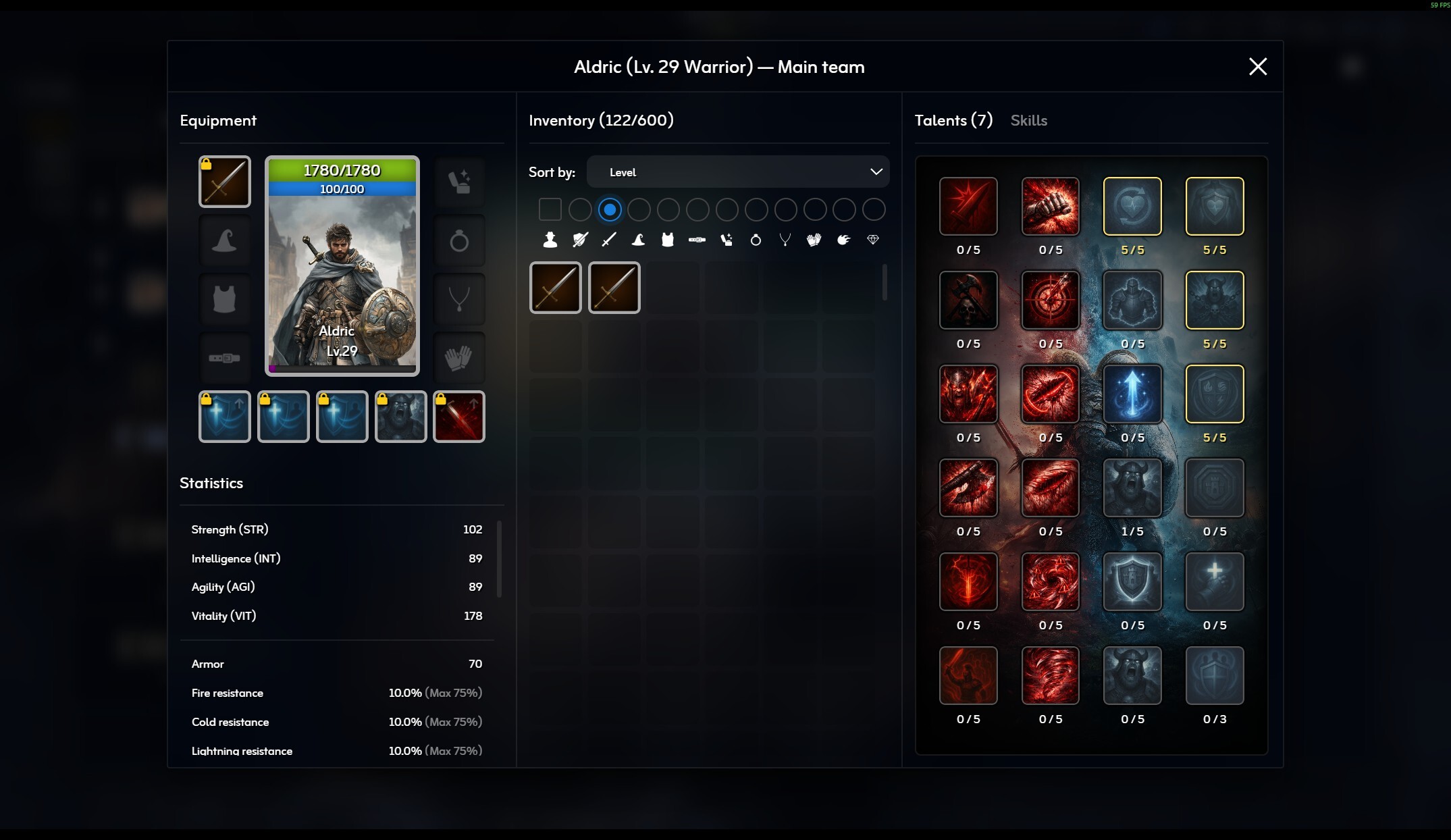Filter inventory by rings
This screenshot has width=1451, height=840.
pyautogui.click(x=756, y=240)
